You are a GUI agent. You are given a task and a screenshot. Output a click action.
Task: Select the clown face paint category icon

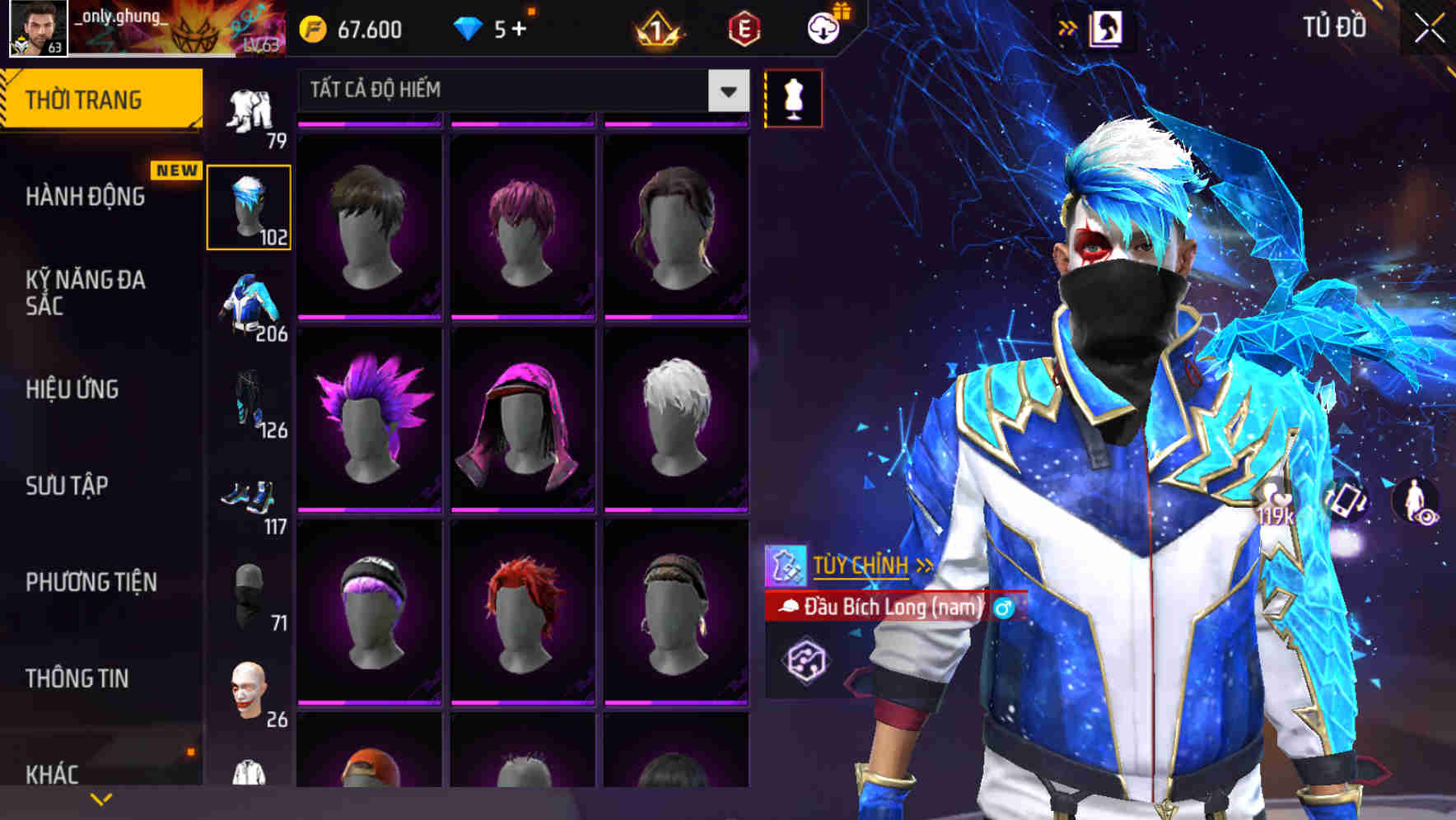pyautogui.click(x=250, y=687)
